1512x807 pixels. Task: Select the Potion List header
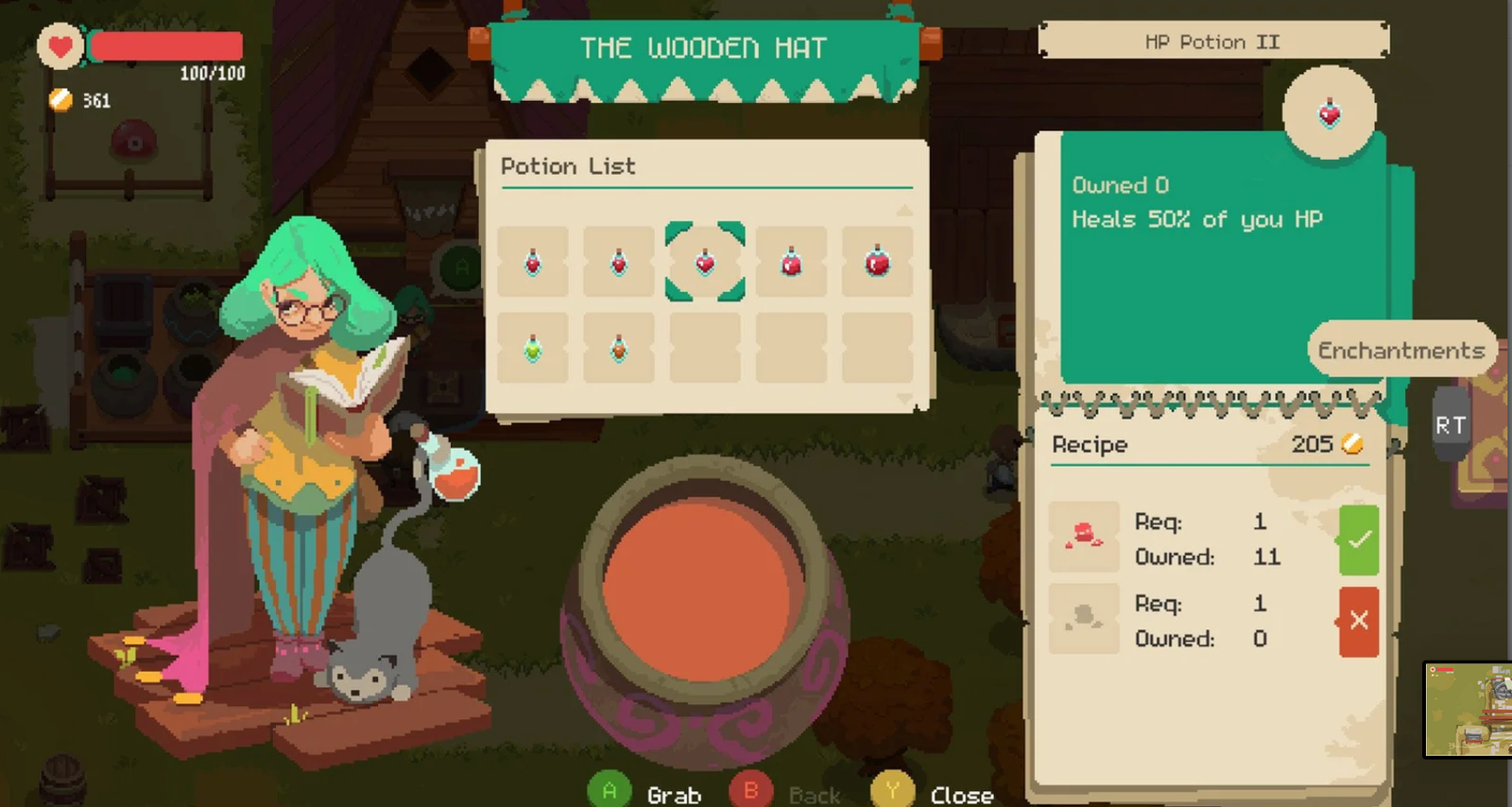click(567, 166)
